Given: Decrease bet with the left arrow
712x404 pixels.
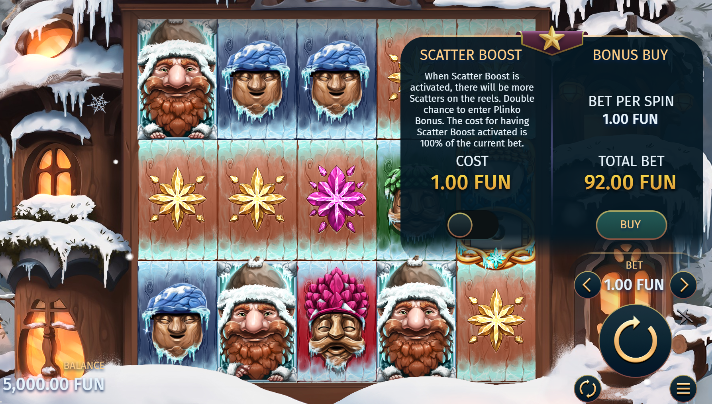Looking at the screenshot, I should coord(589,285).
